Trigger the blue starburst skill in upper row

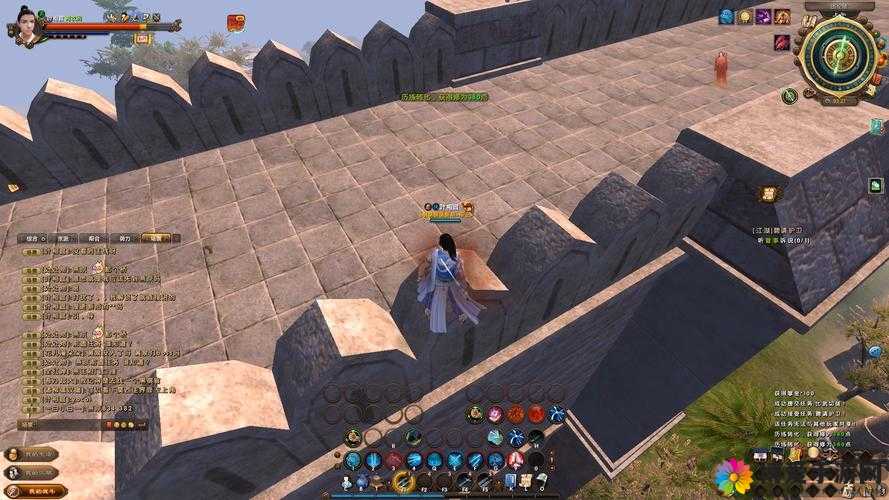click(x=557, y=414)
